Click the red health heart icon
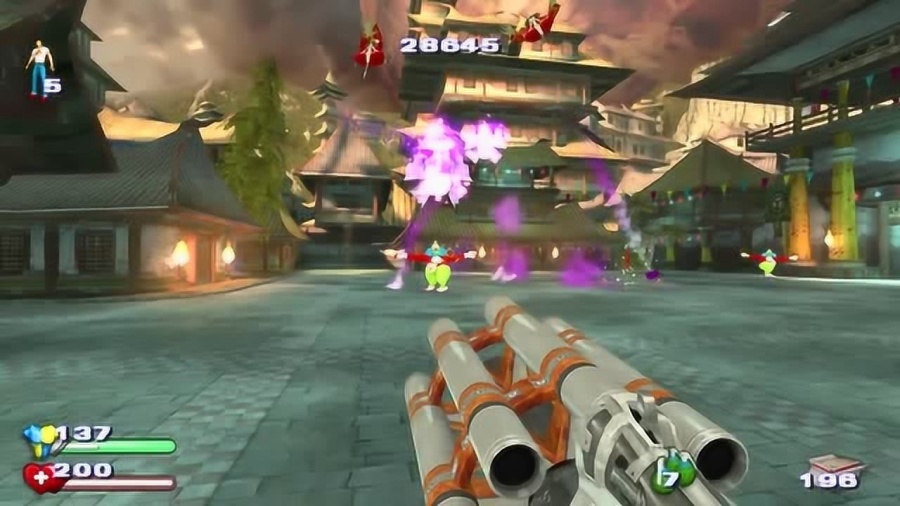The height and width of the screenshot is (506, 900). point(40,474)
